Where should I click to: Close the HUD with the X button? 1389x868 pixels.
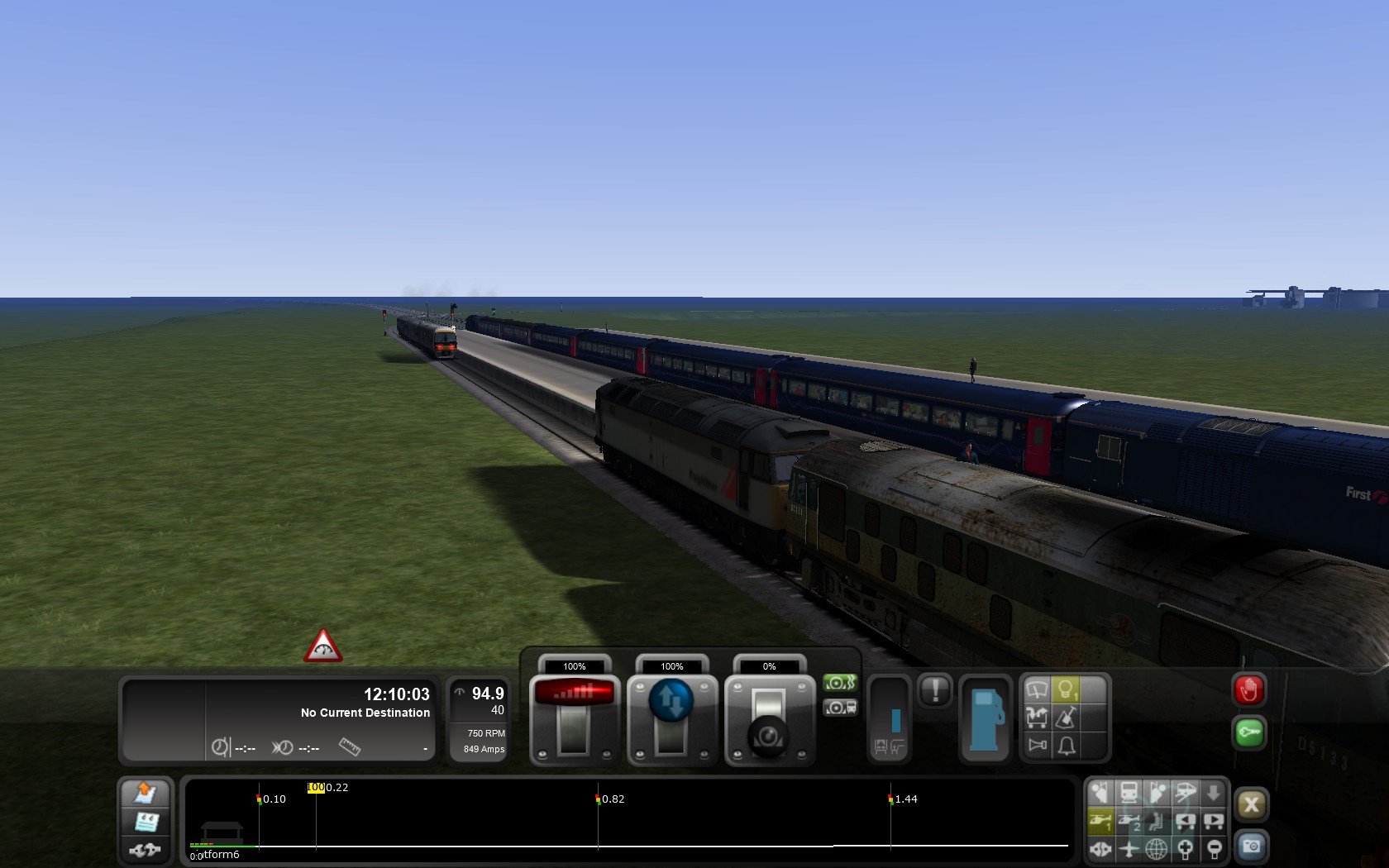point(1251,804)
